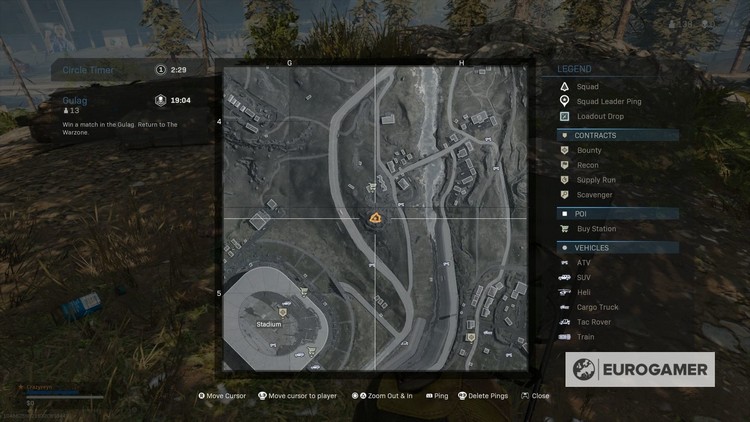This screenshot has height=422, width=750.
Task: Pick the Recon contract legend entry
Action: coord(587,165)
